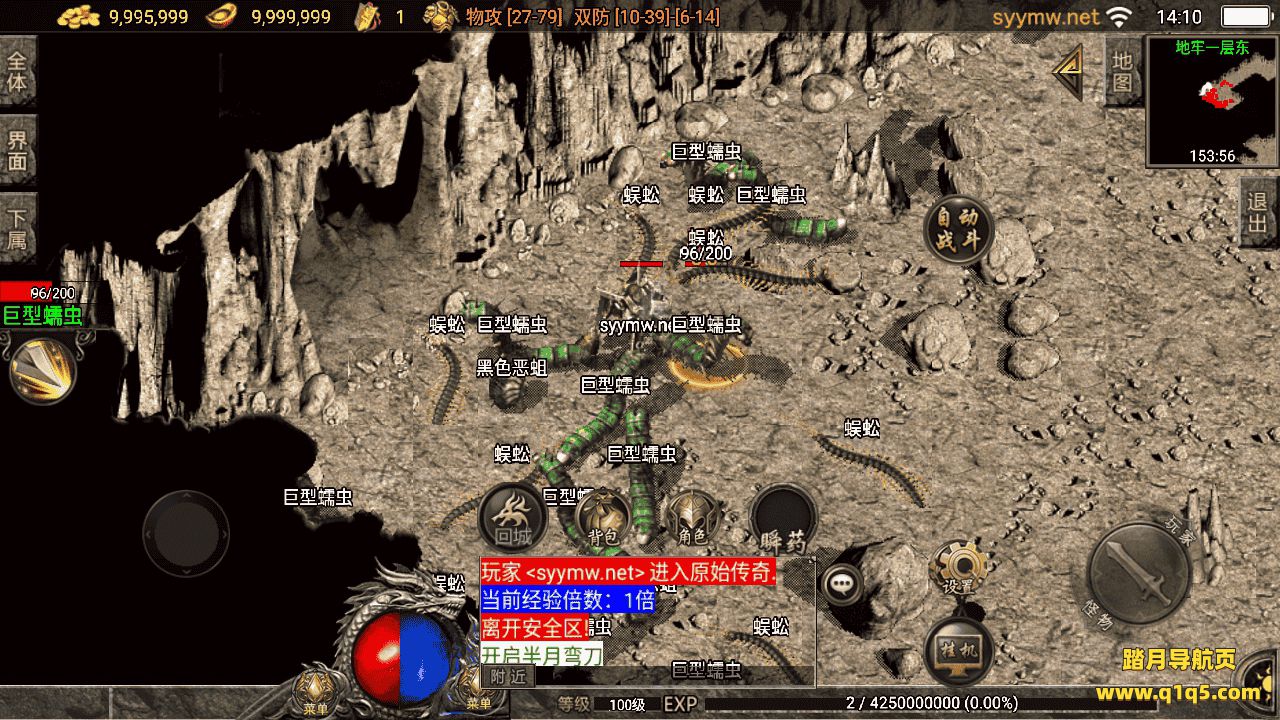Open the 界面 interface panel
The width and height of the screenshot is (1280, 720).
(18, 150)
